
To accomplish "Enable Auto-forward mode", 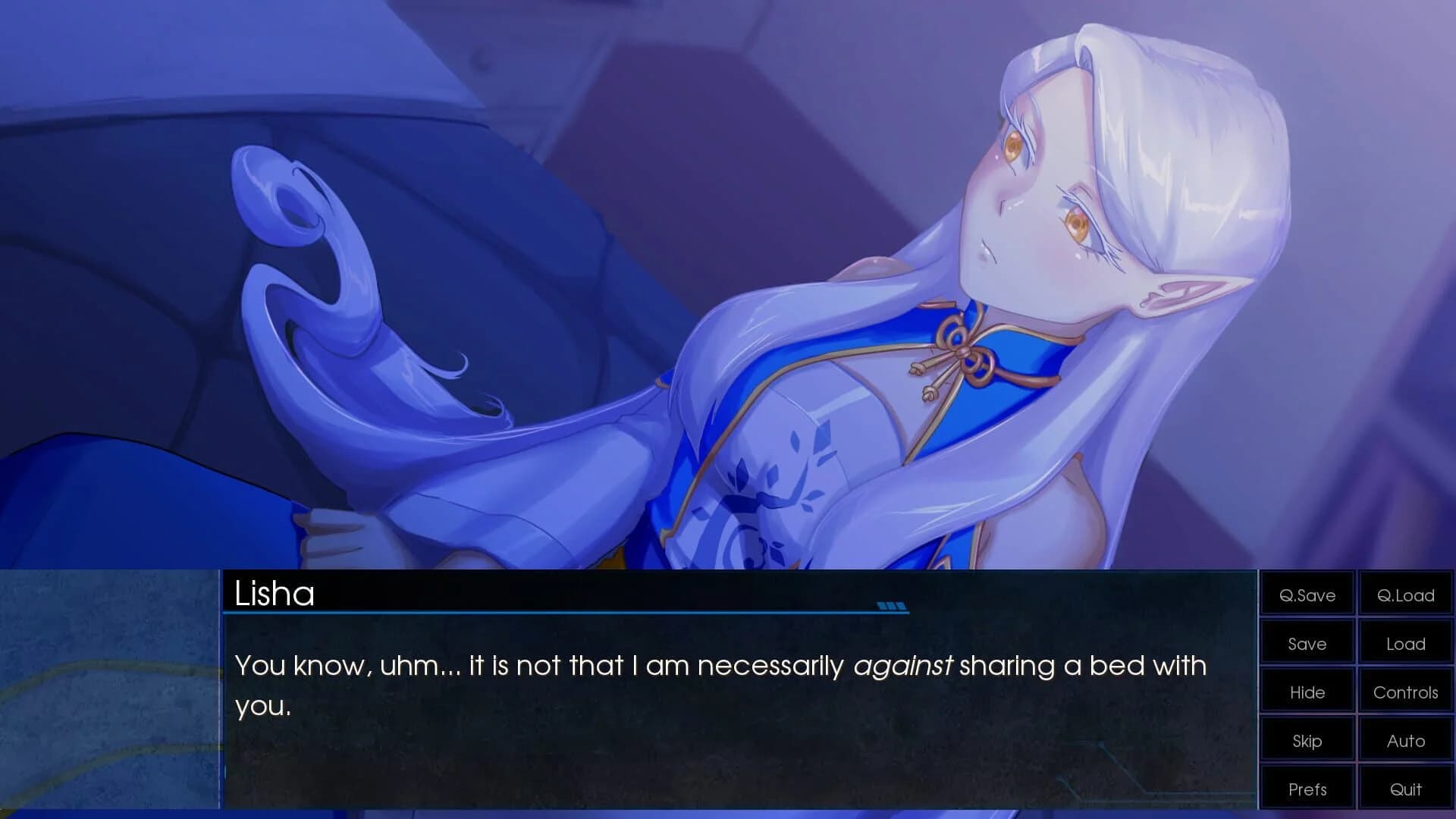I will [1405, 740].
